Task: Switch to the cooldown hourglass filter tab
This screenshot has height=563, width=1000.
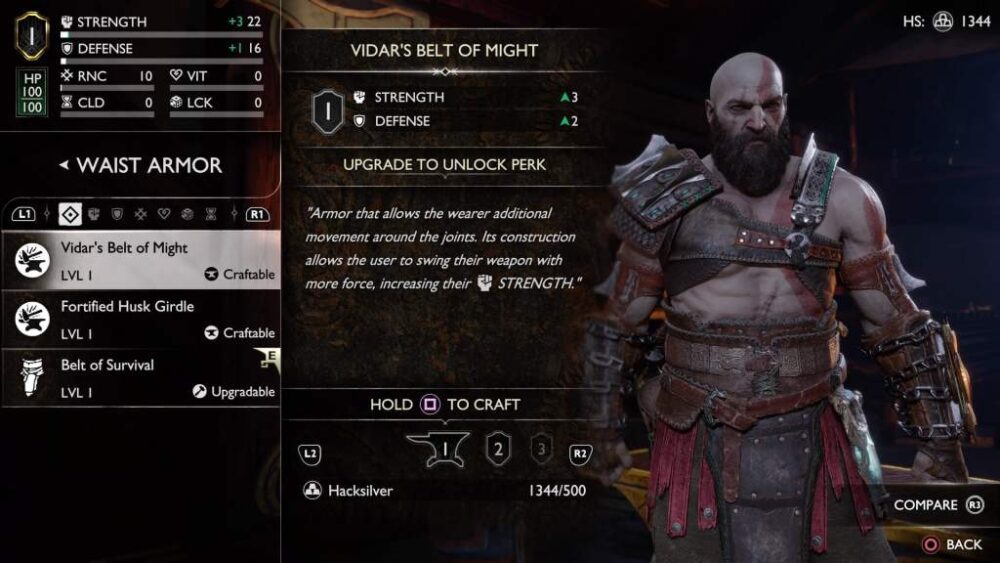Action: [211, 213]
